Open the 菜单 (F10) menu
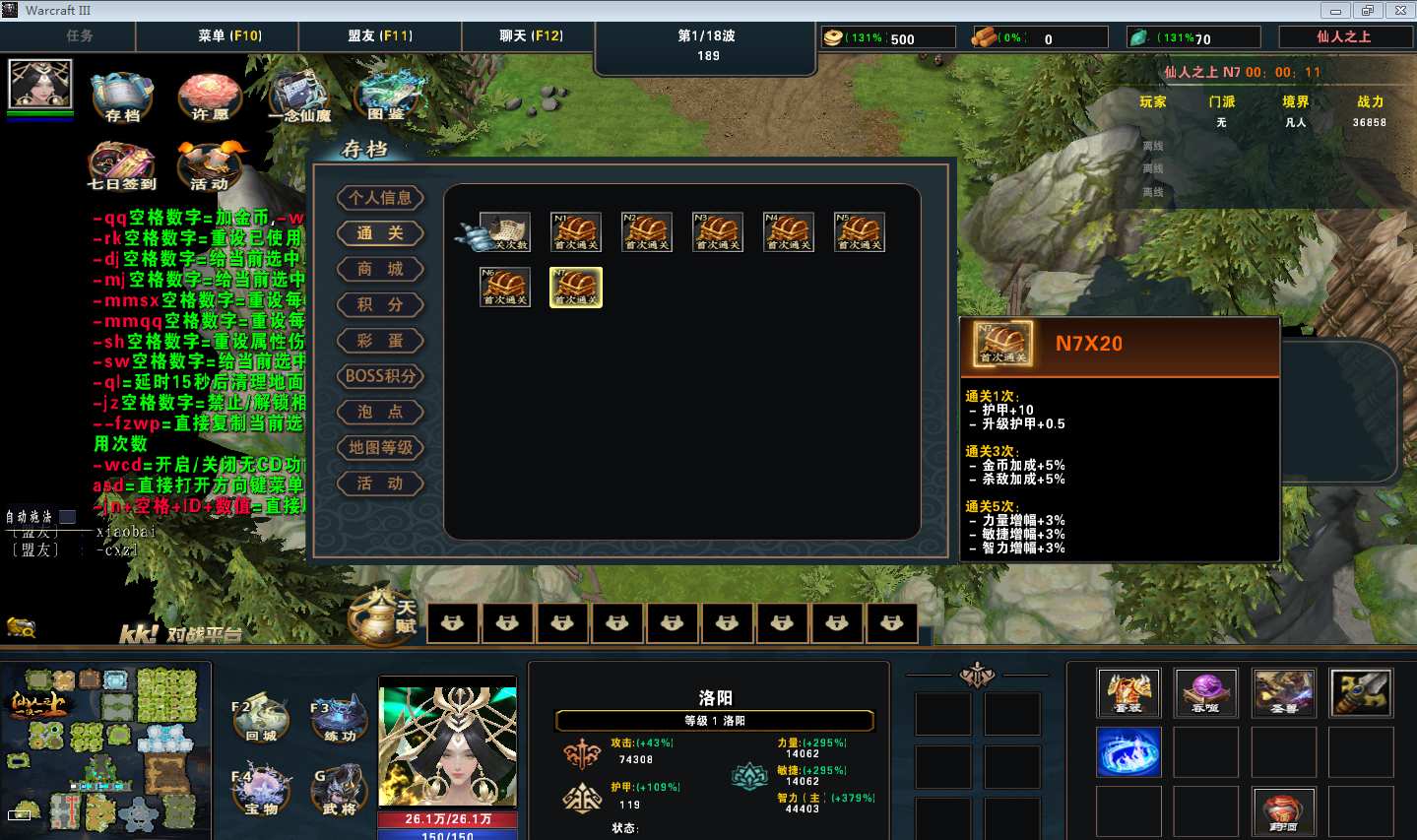This screenshot has height=840, width=1417. pos(229,36)
